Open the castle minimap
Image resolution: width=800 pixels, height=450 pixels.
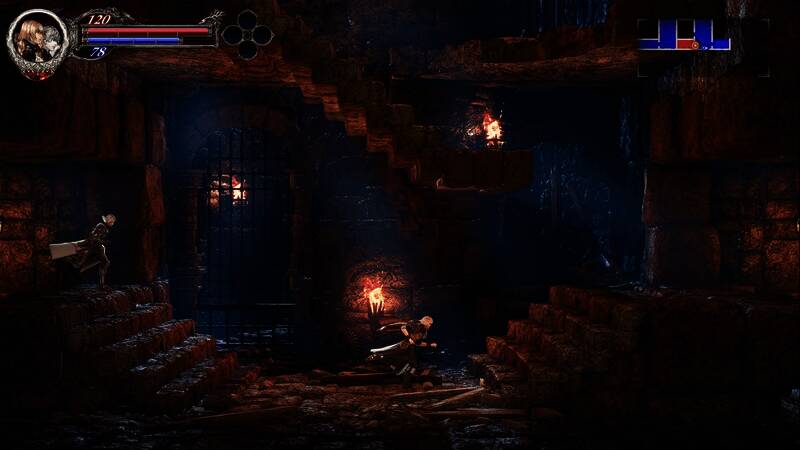click(685, 35)
